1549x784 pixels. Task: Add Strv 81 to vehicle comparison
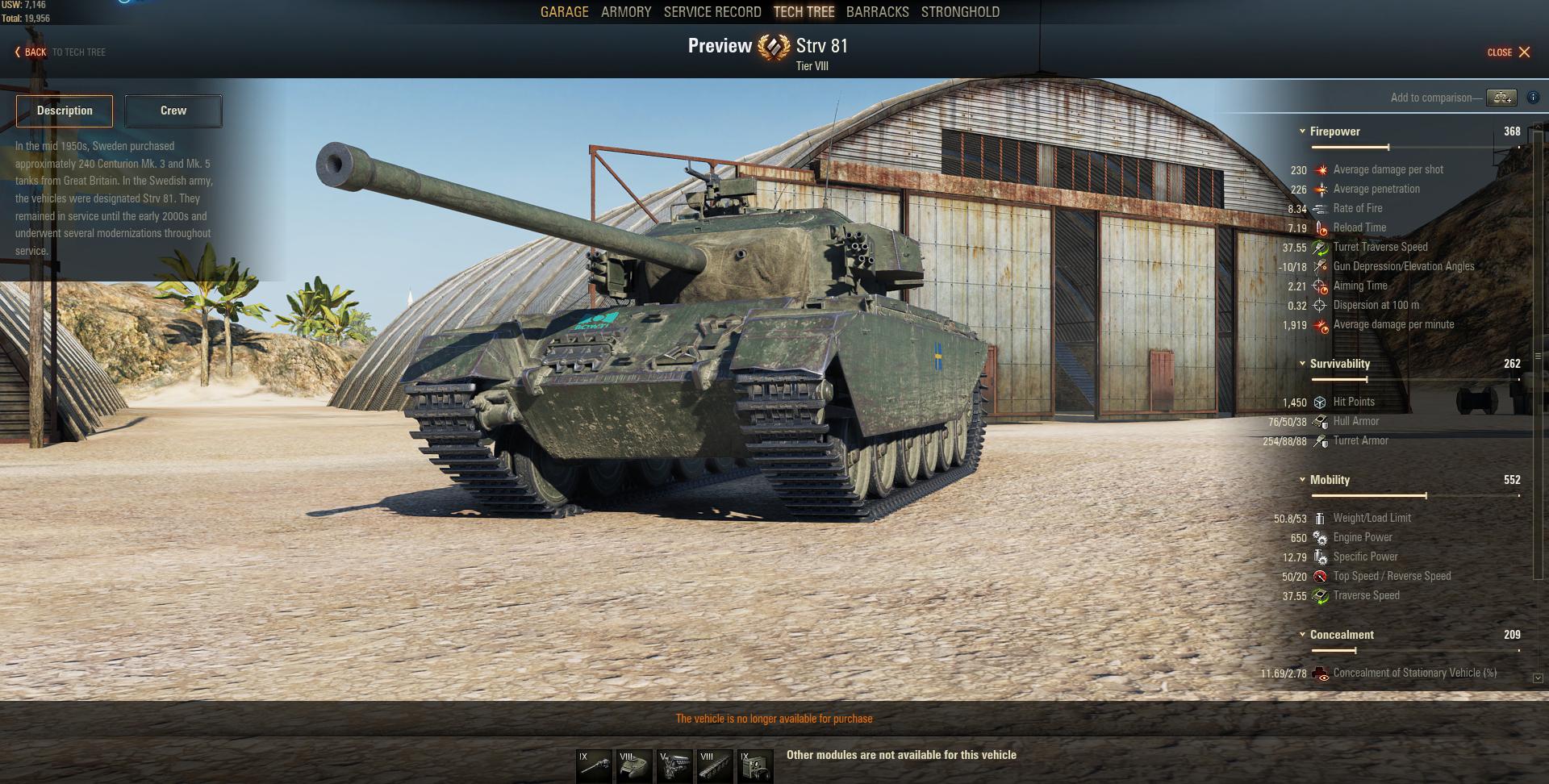pyautogui.click(x=1501, y=98)
